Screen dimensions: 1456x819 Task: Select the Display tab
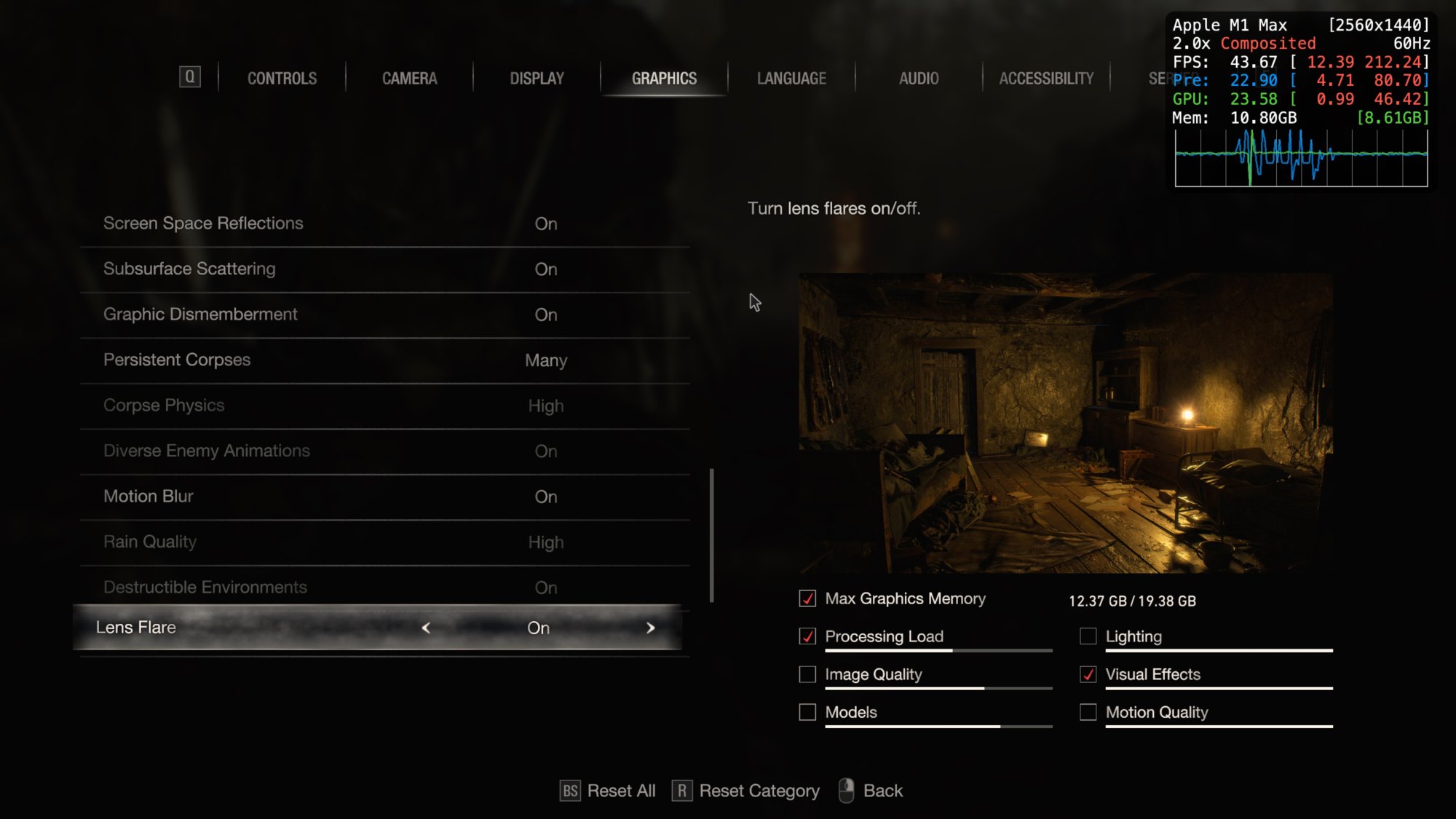click(x=537, y=78)
